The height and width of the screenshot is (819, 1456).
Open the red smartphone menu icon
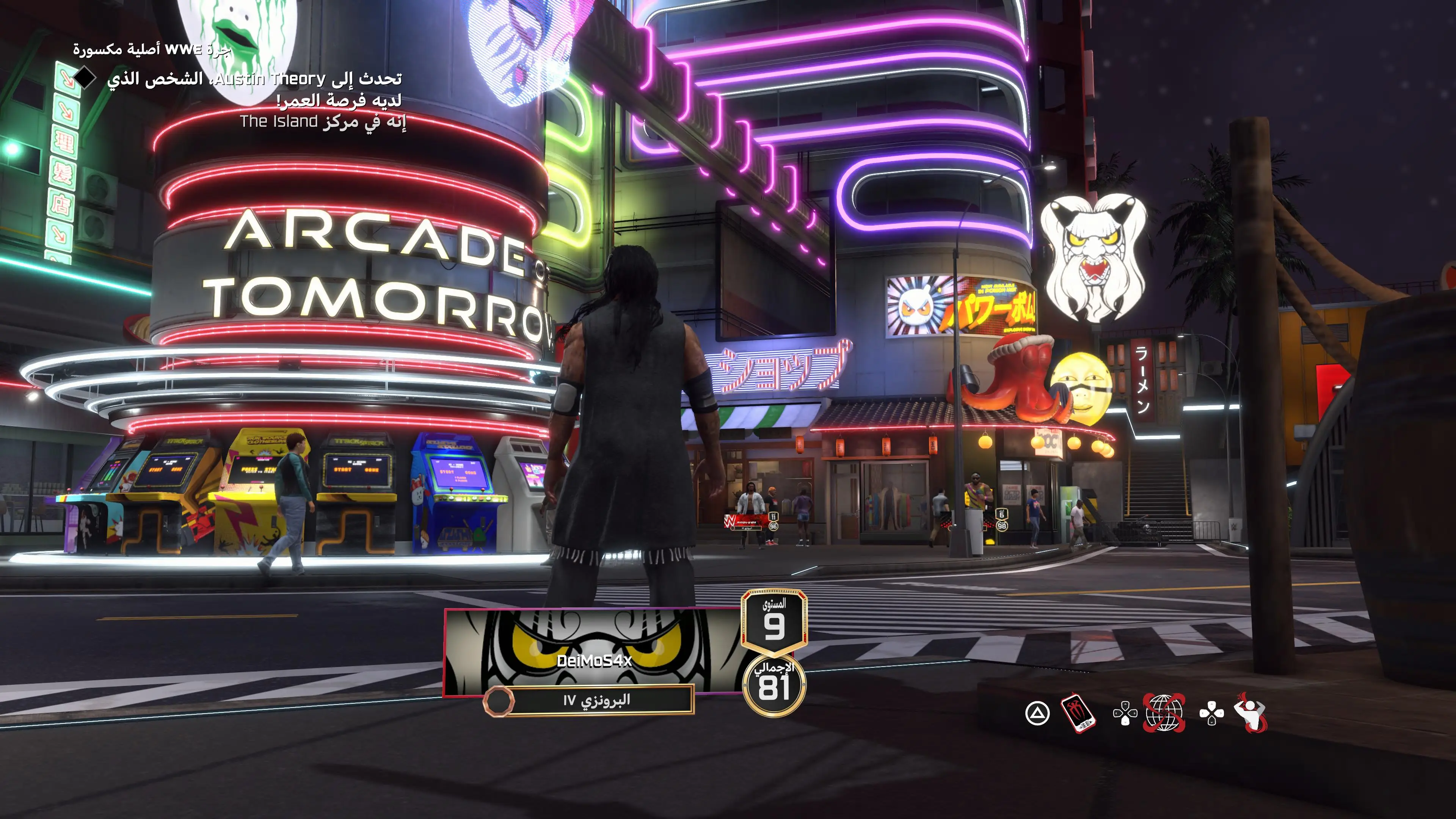(1078, 714)
